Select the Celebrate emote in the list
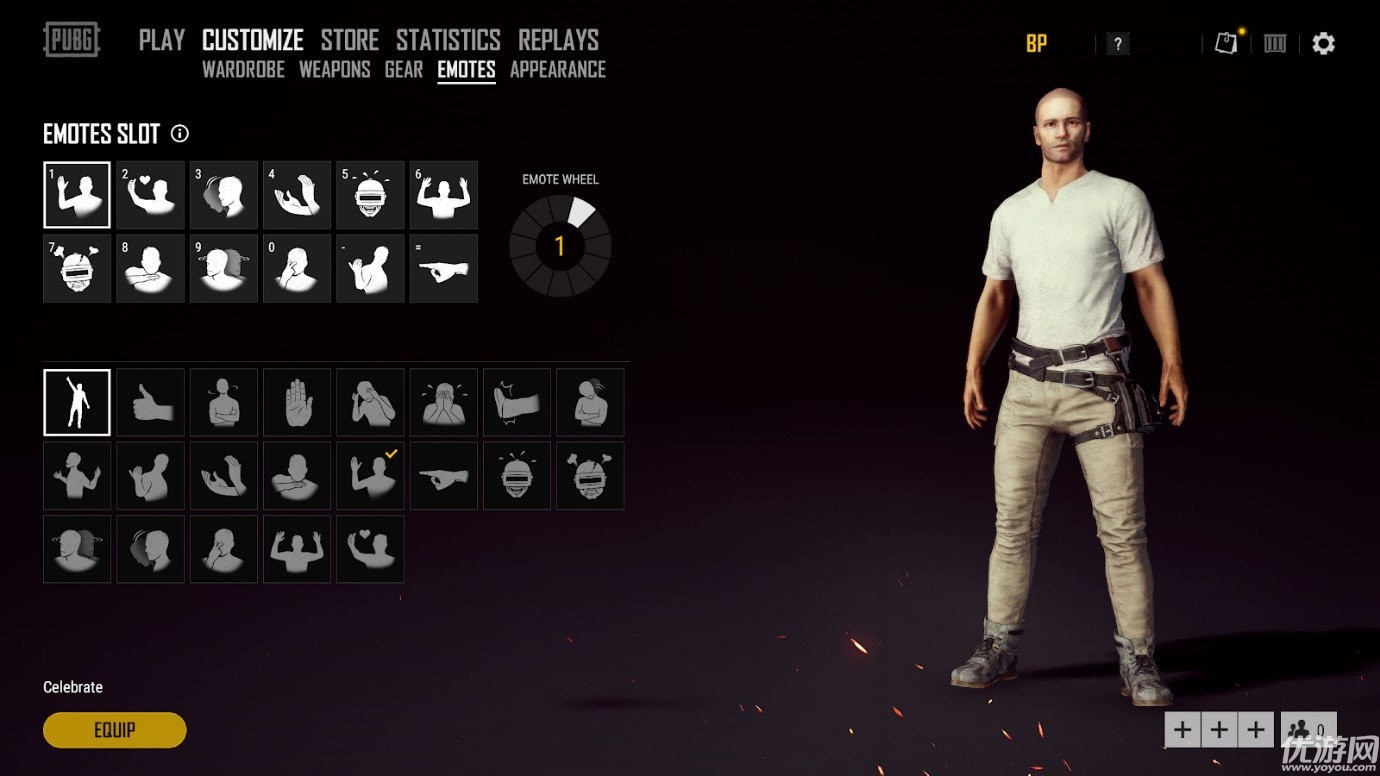Viewport: 1380px width, 776px height. coord(77,402)
